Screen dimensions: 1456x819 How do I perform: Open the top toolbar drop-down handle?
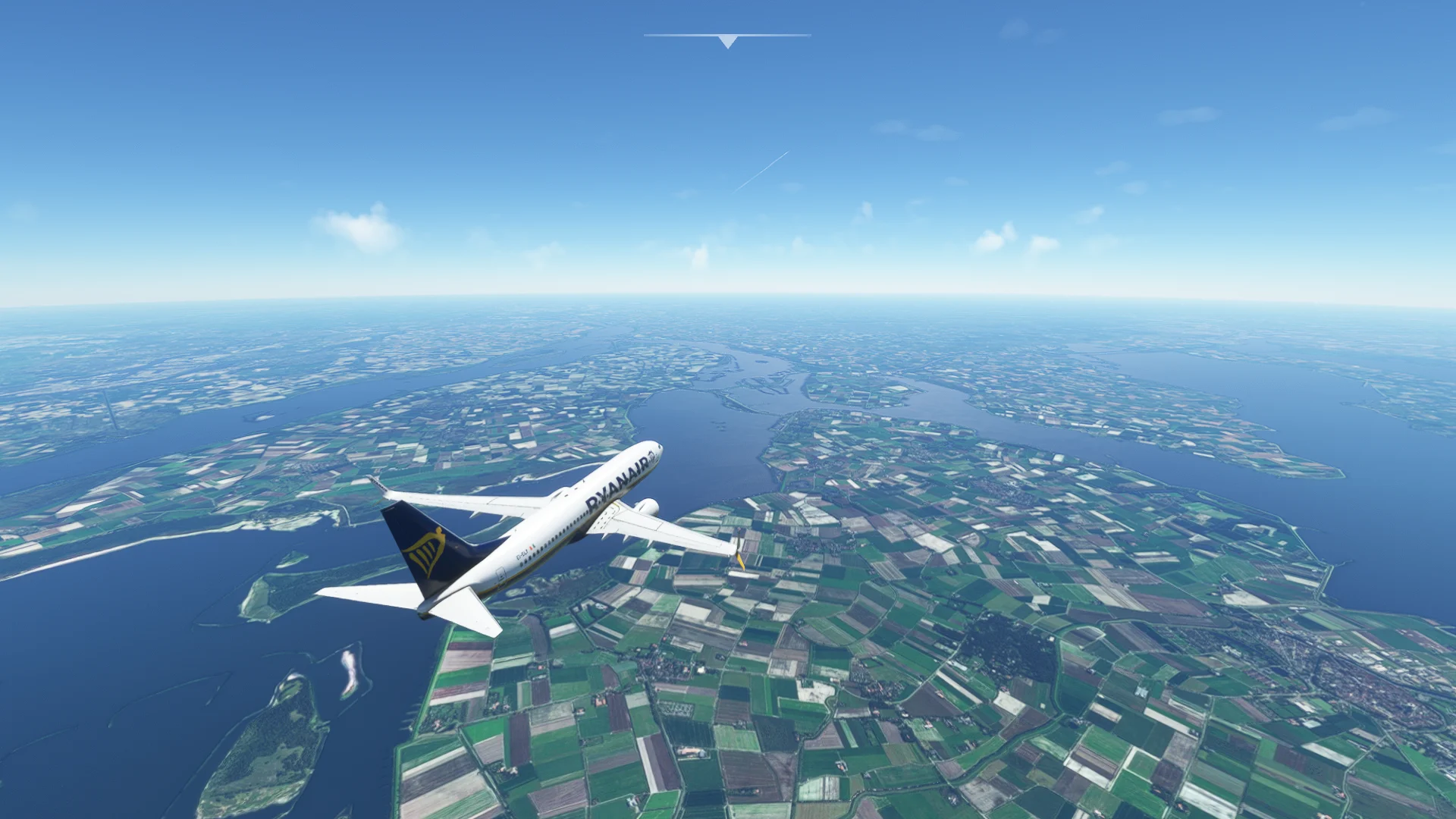click(727, 40)
